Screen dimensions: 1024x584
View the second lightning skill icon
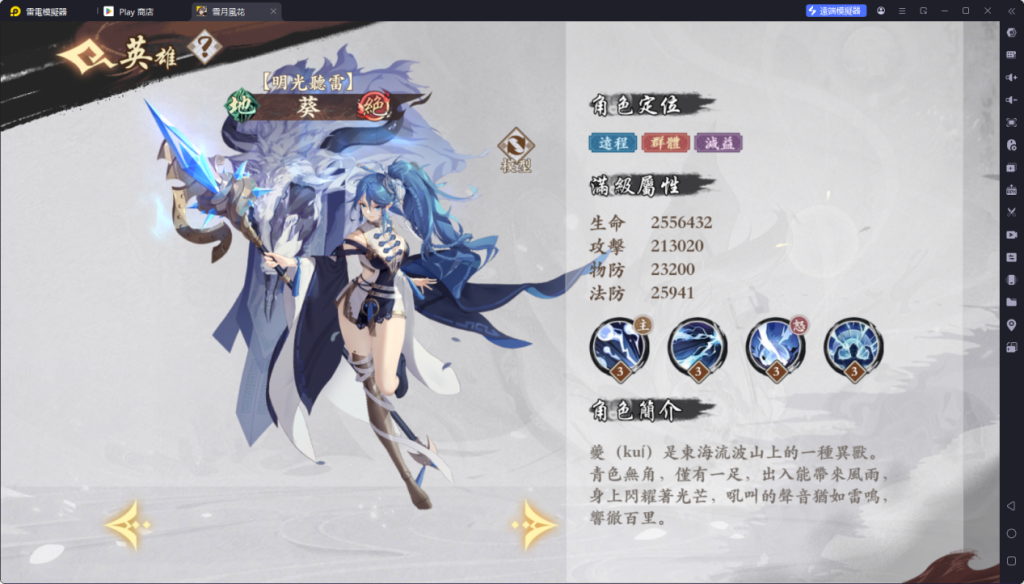[697, 347]
